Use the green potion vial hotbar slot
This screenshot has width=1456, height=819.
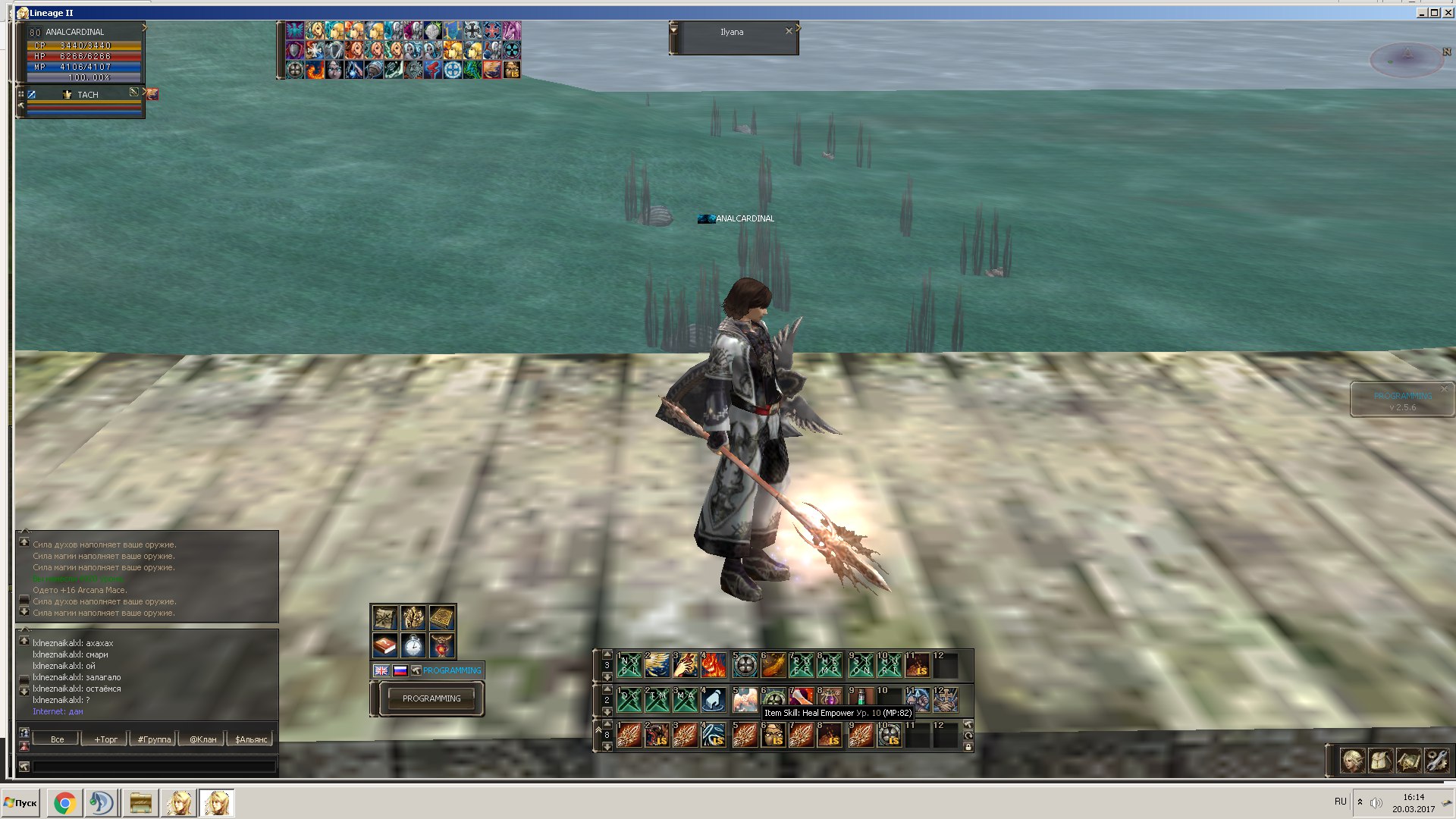860,699
